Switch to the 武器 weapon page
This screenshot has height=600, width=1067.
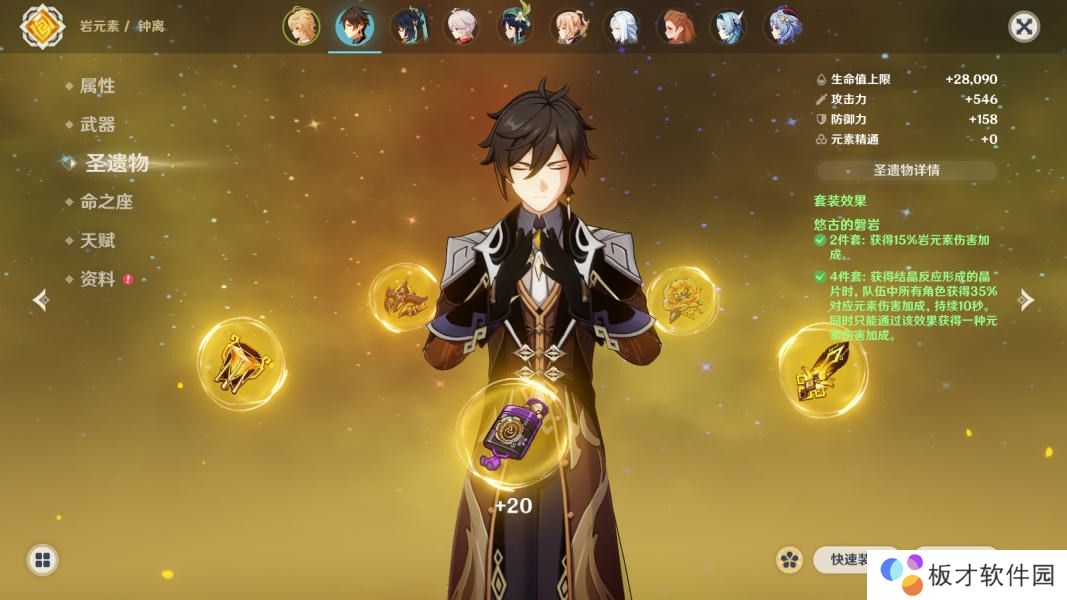97,124
